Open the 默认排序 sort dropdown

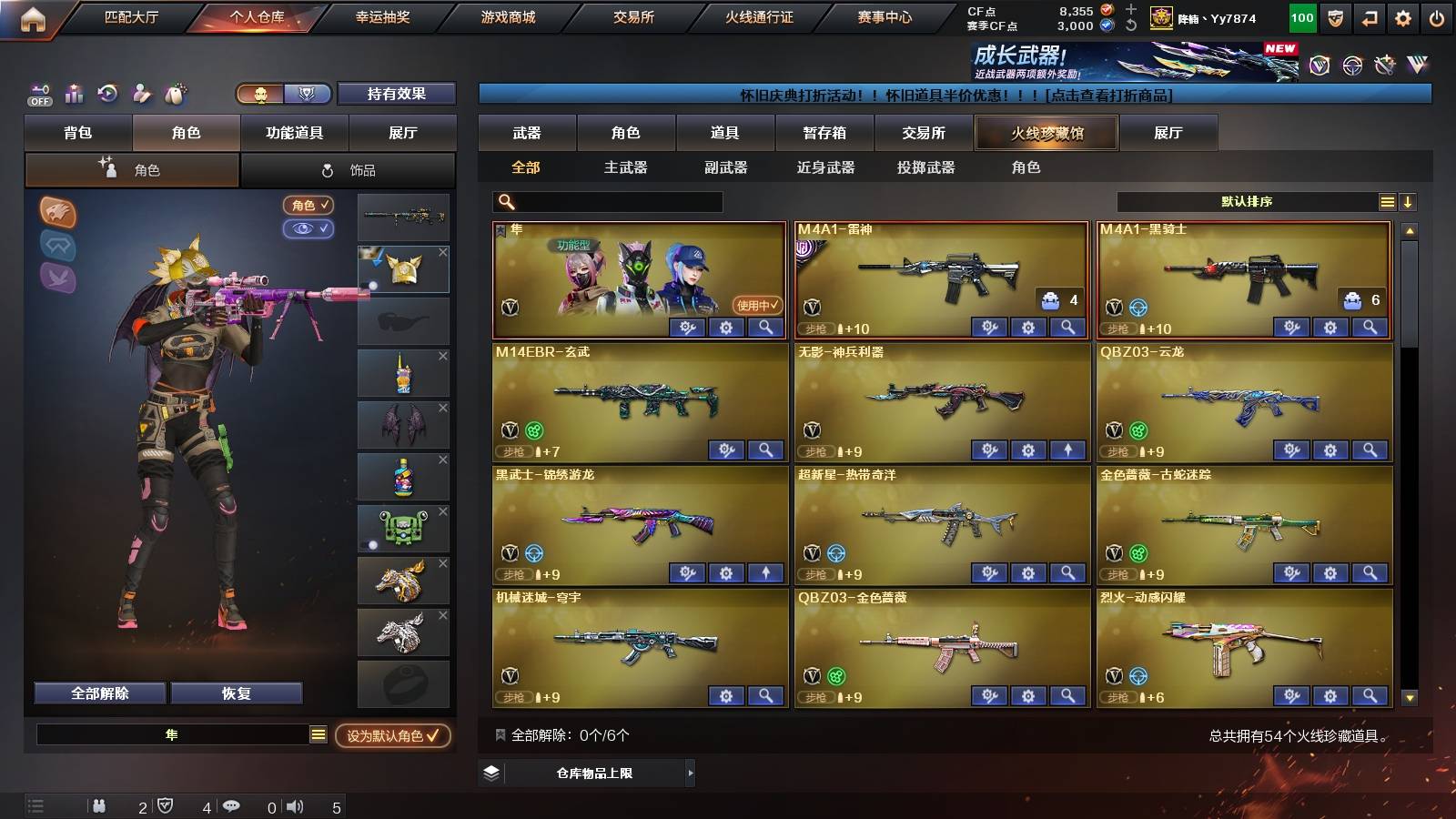click(x=1242, y=201)
